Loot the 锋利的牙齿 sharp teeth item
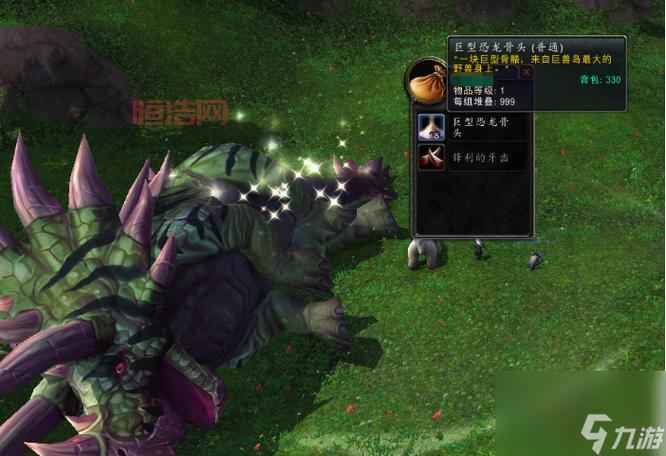The height and width of the screenshot is (456, 666). tap(432, 157)
